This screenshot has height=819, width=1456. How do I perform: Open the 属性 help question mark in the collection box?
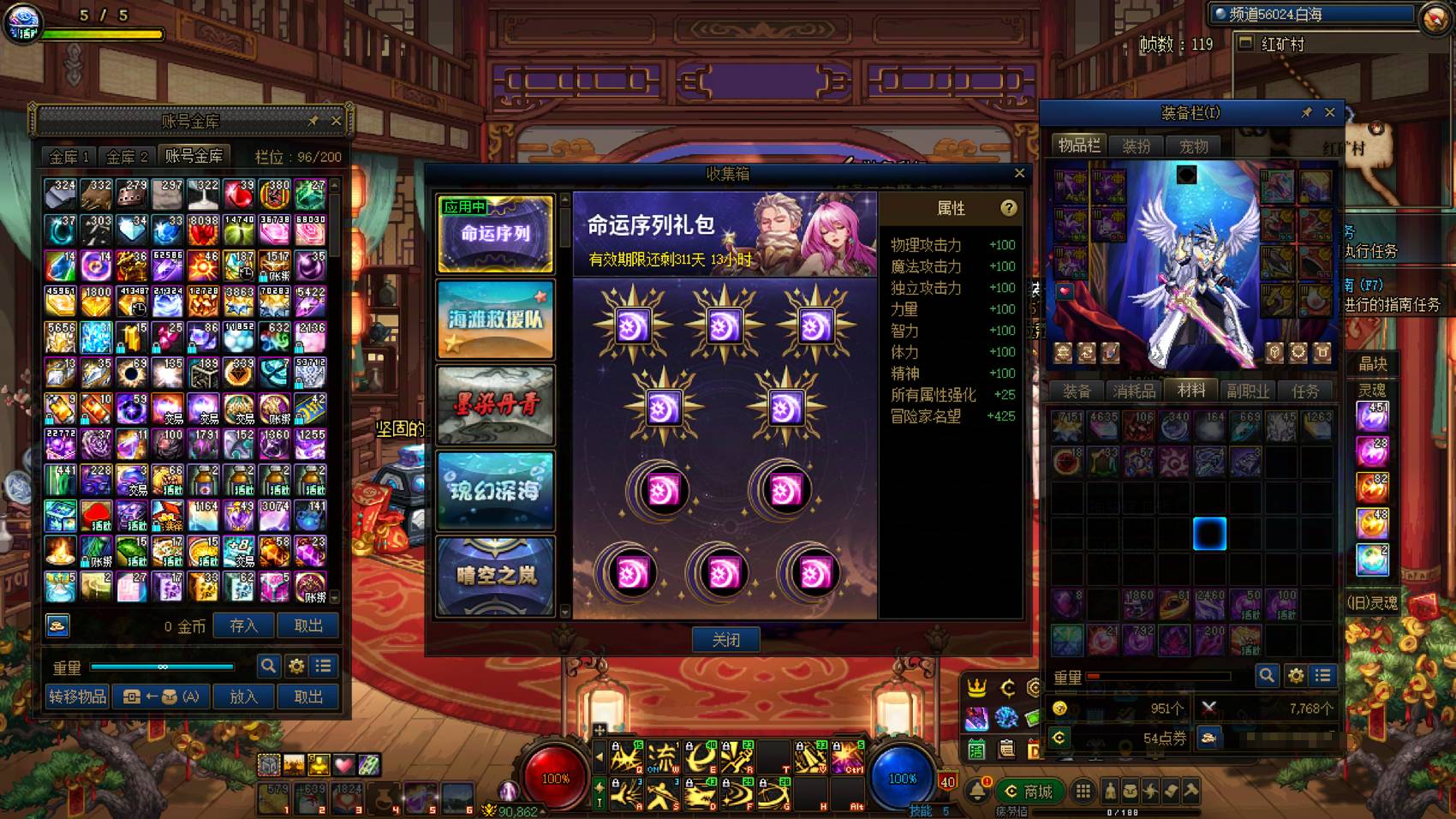(x=1009, y=208)
